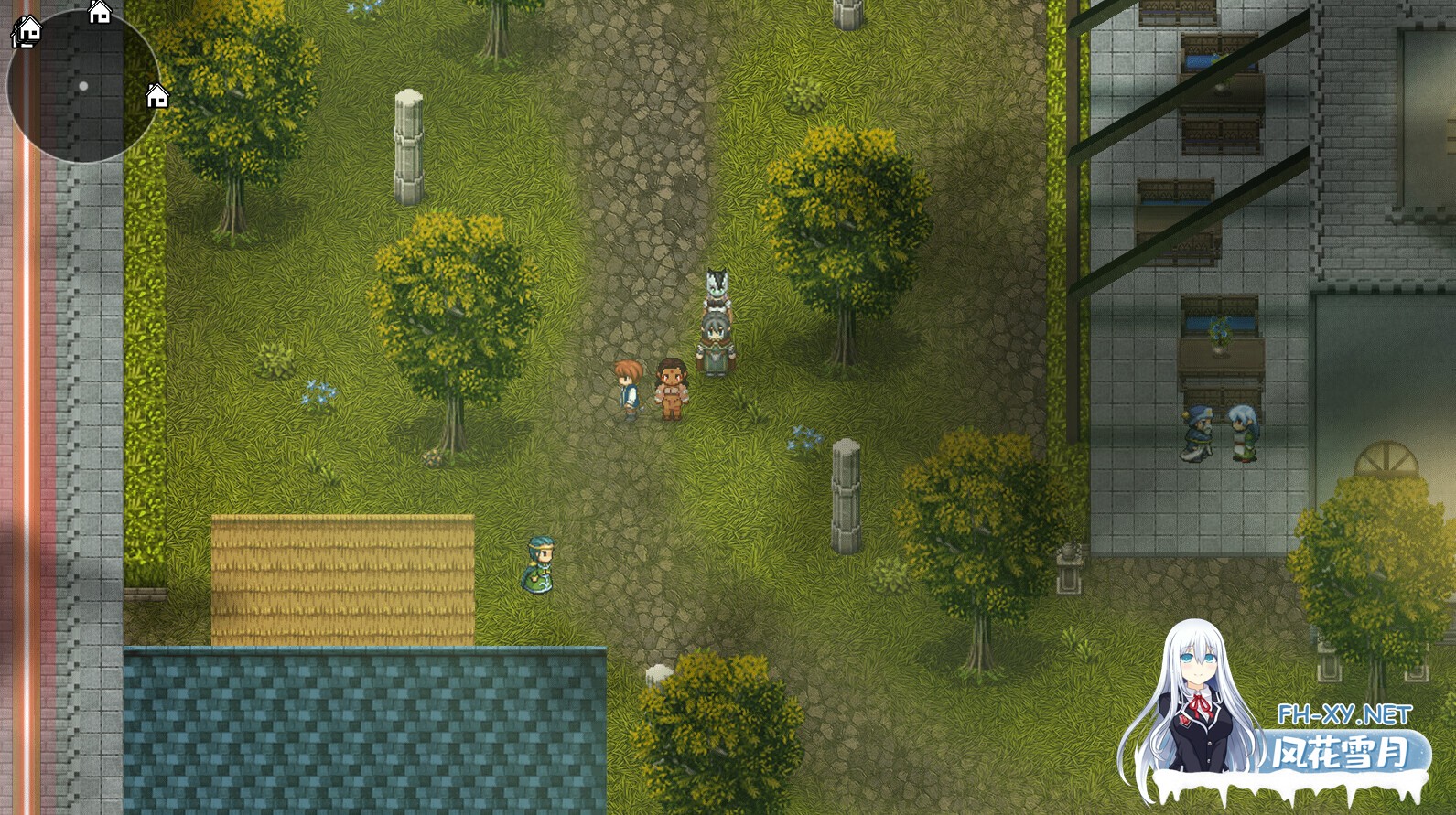The image size is (1456, 815).
Task: Select the house icon right of the minimap
Action: click(156, 95)
